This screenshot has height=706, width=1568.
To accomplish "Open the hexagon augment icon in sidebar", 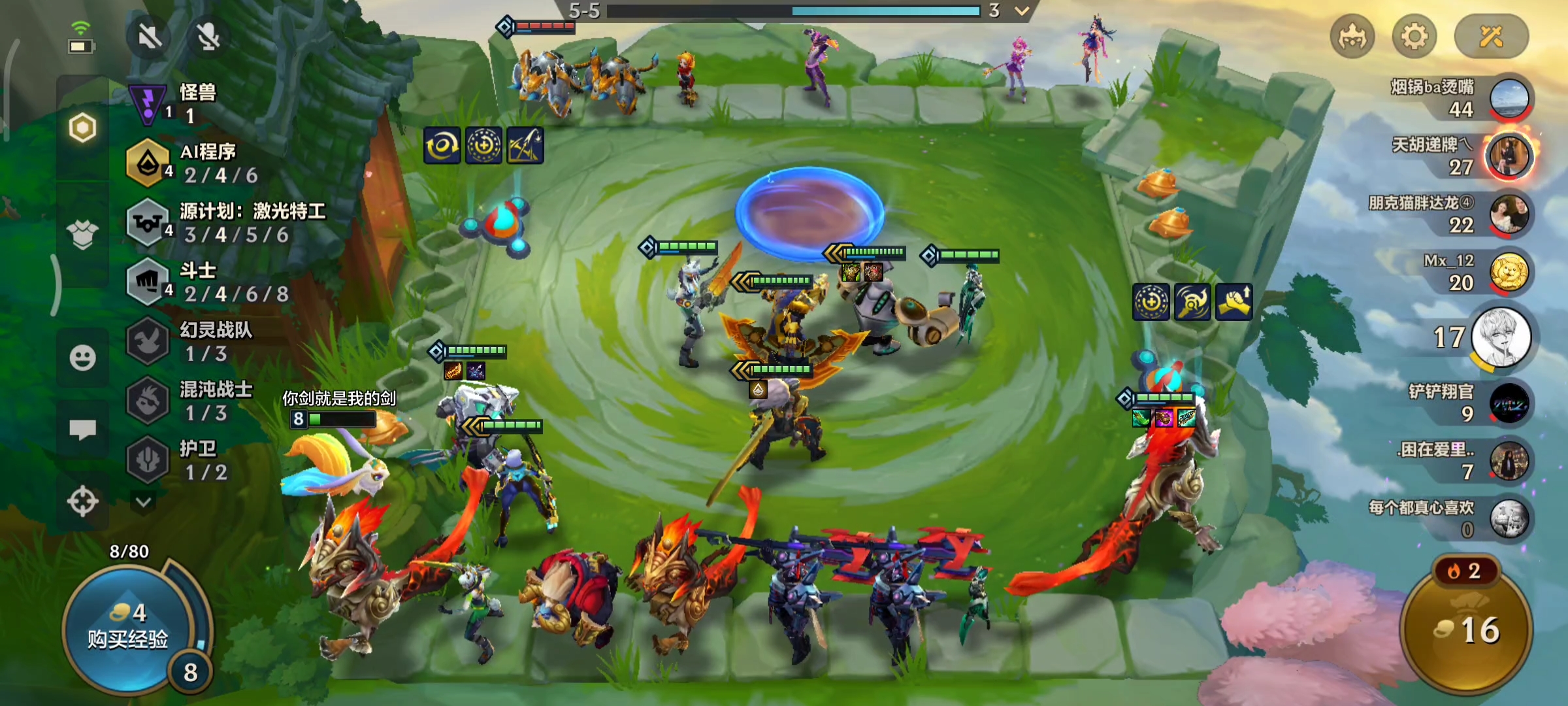I will coord(83,128).
